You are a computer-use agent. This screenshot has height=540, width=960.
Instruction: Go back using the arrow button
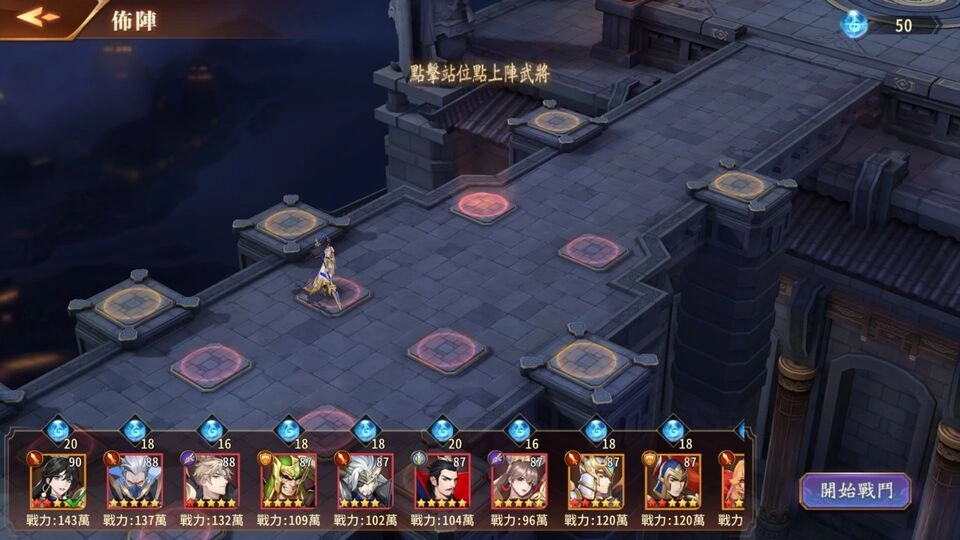coord(39,17)
